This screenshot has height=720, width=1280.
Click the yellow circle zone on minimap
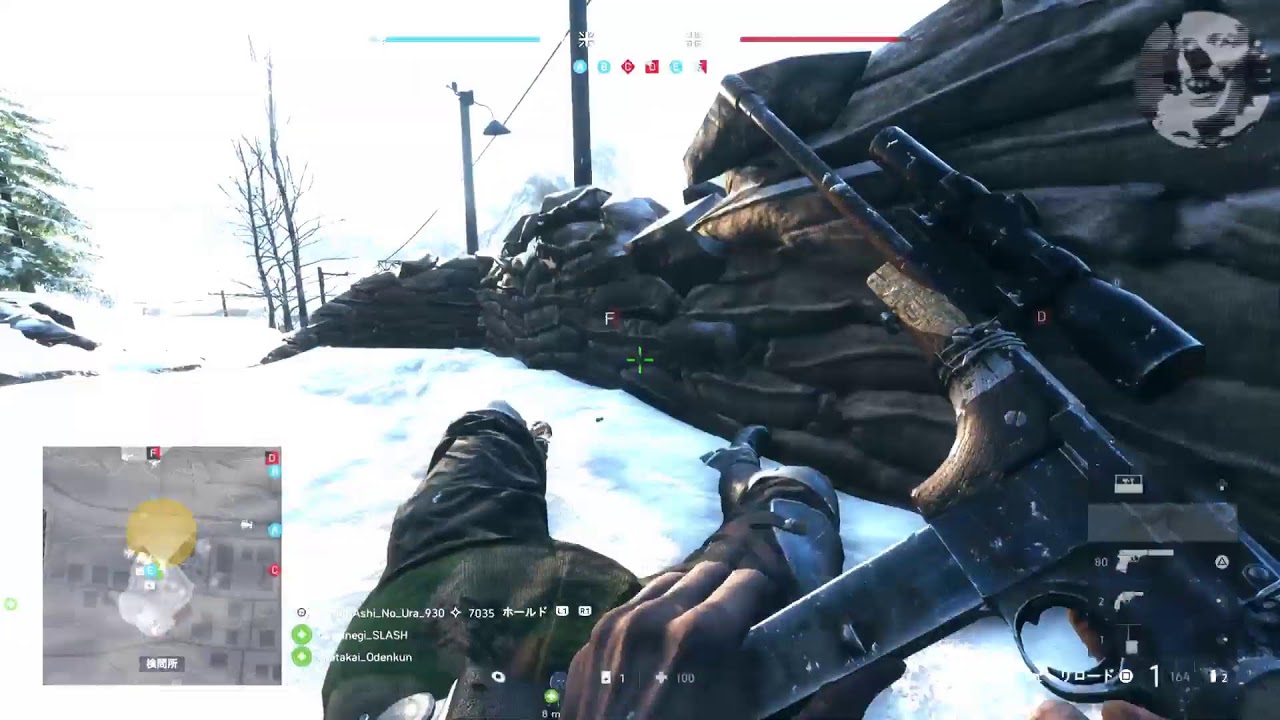tap(162, 531)
